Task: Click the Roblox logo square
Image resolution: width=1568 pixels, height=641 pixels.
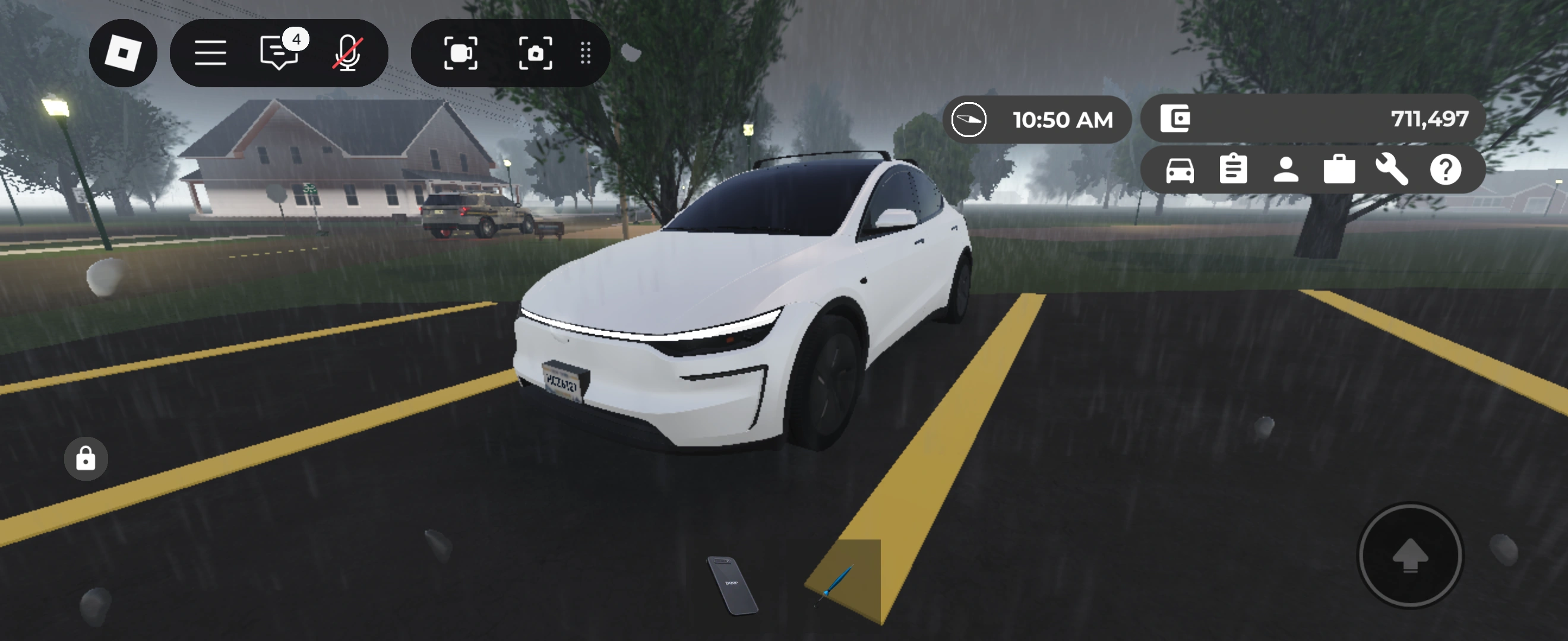Action: [124, 53]
